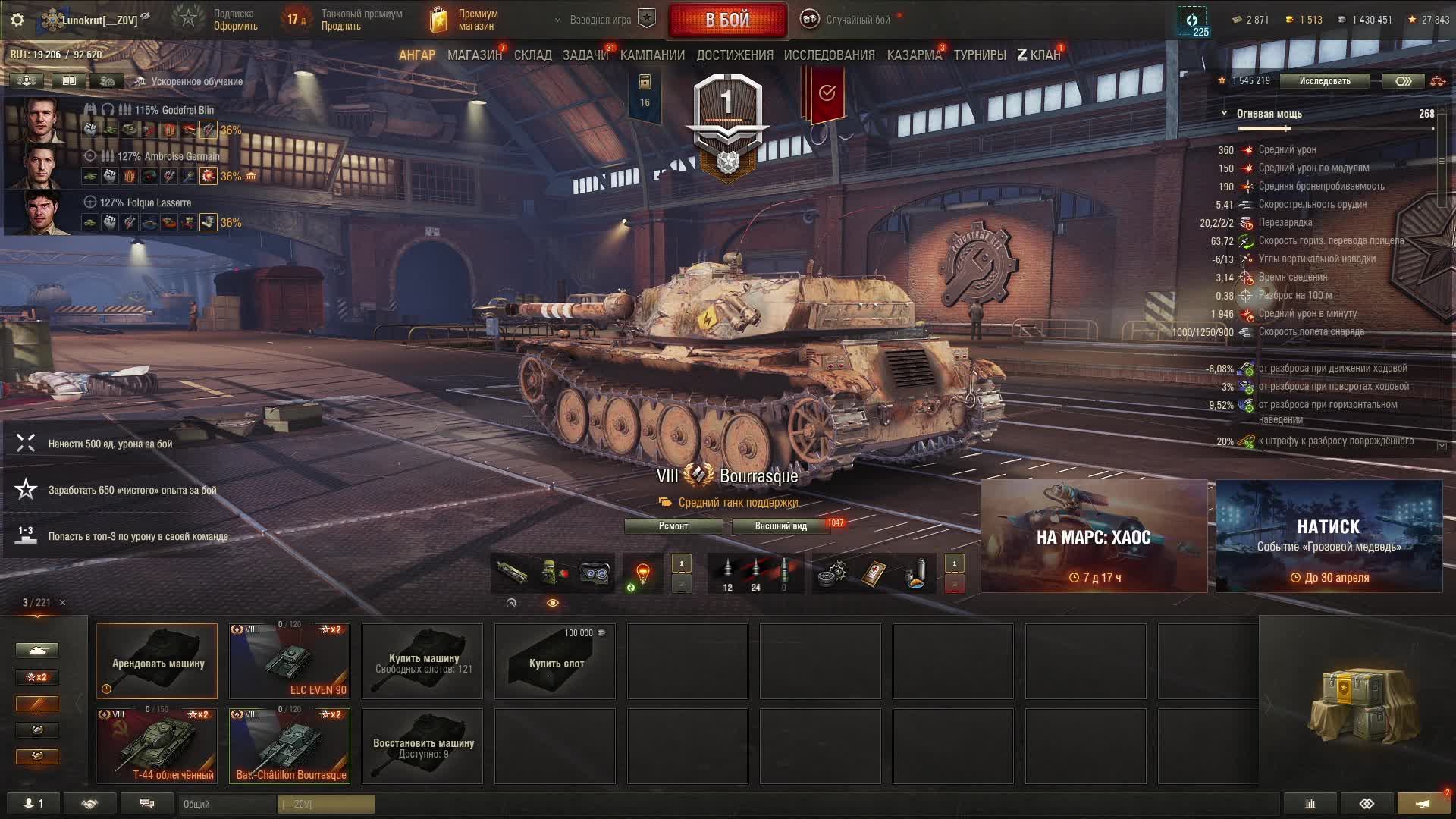
Task: Click the Ремонт button
Action: [673, 526]
